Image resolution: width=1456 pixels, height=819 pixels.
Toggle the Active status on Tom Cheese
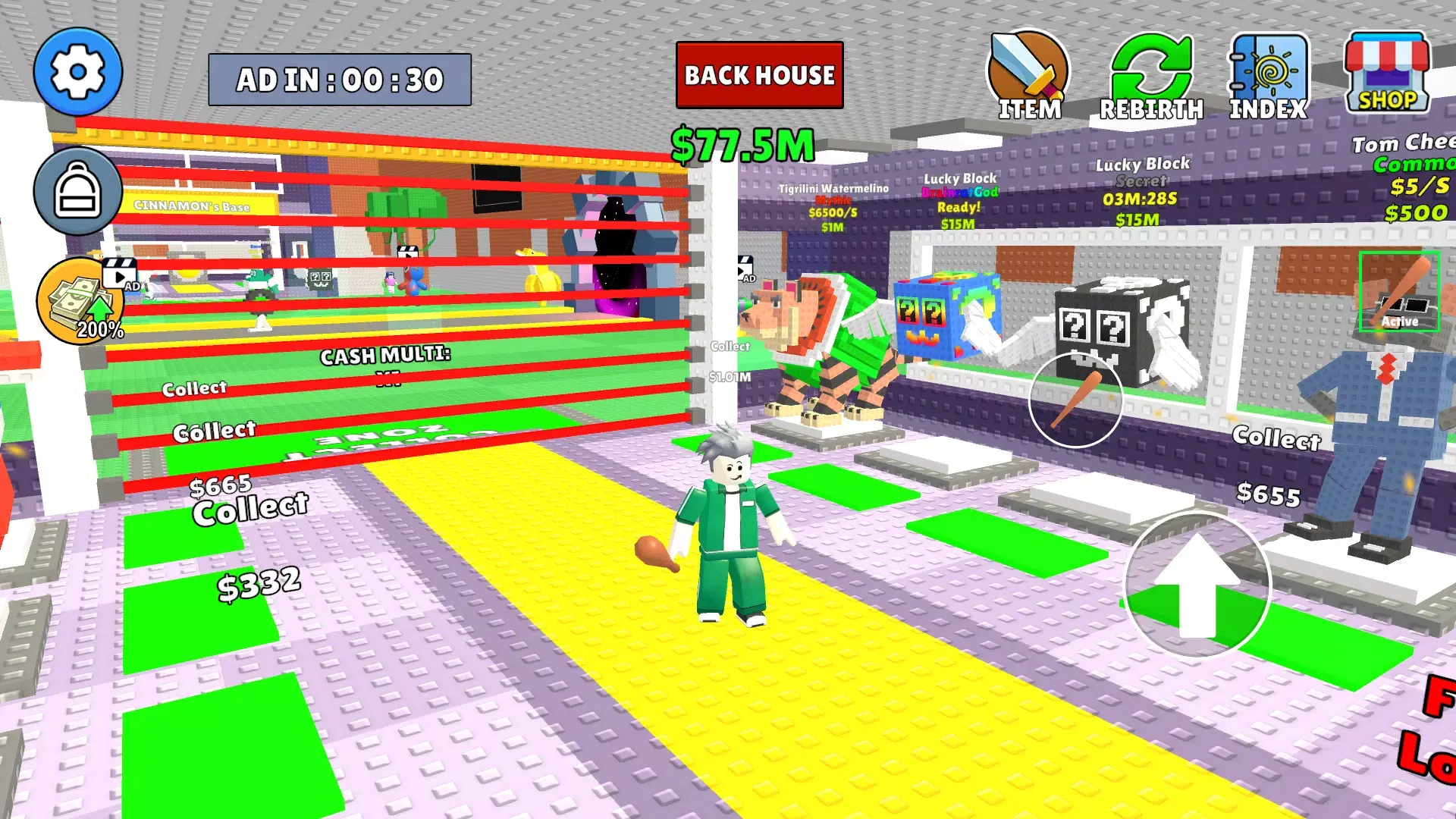coord(1399,303)
